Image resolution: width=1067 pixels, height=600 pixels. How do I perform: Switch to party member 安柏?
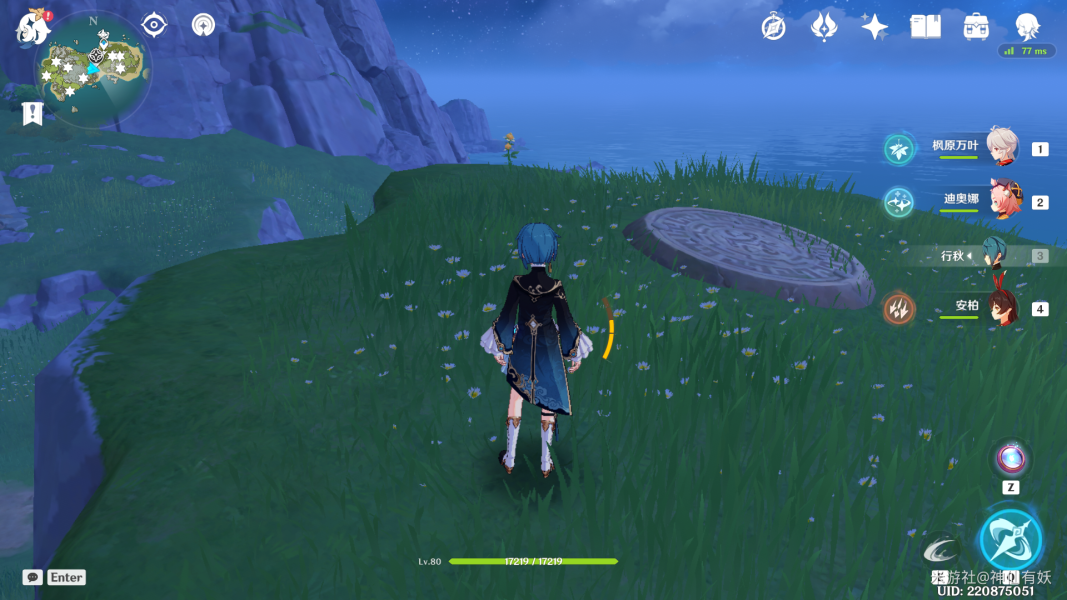point(1001,308)
